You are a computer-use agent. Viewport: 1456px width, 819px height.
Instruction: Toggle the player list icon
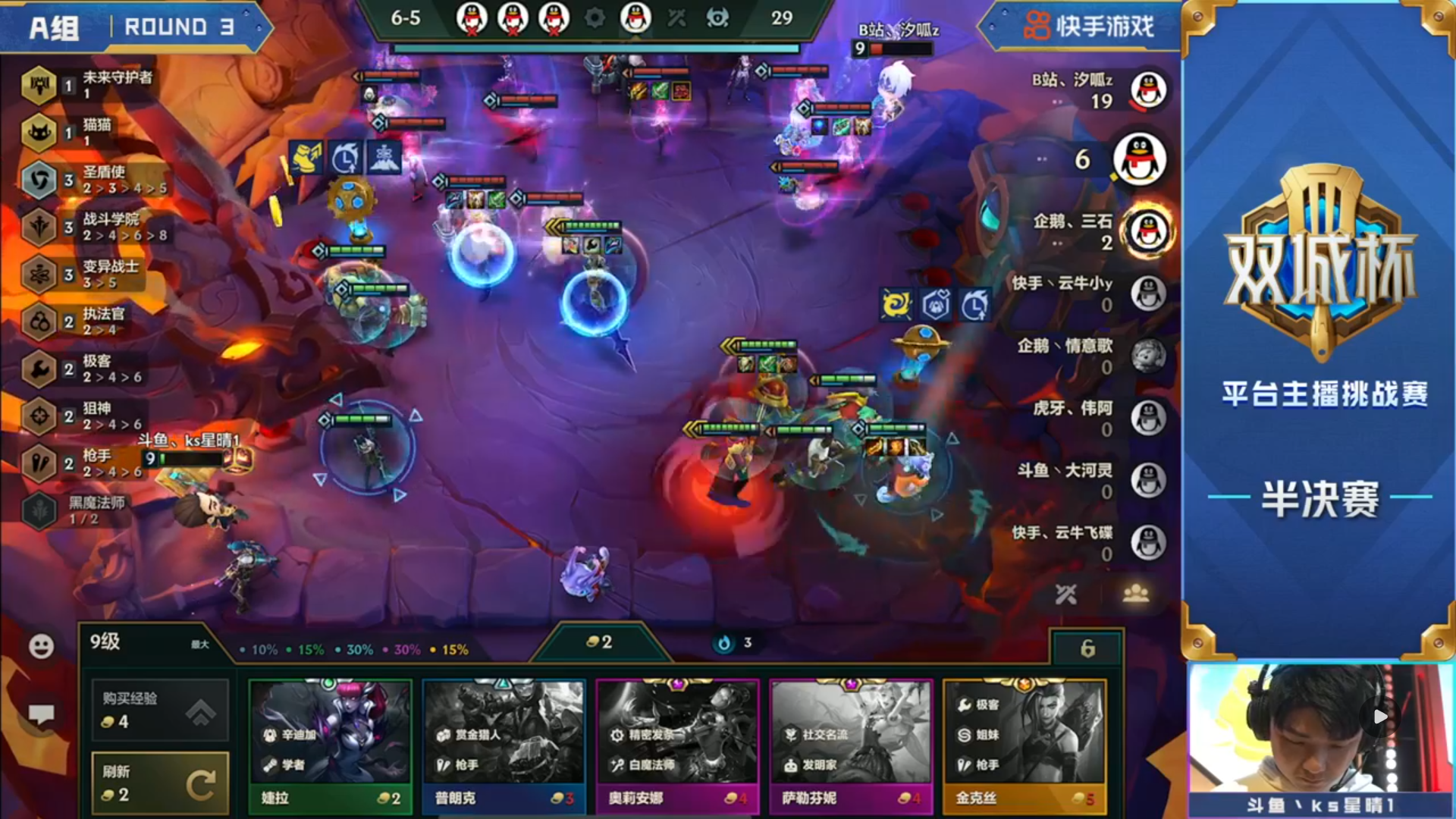1135,595
